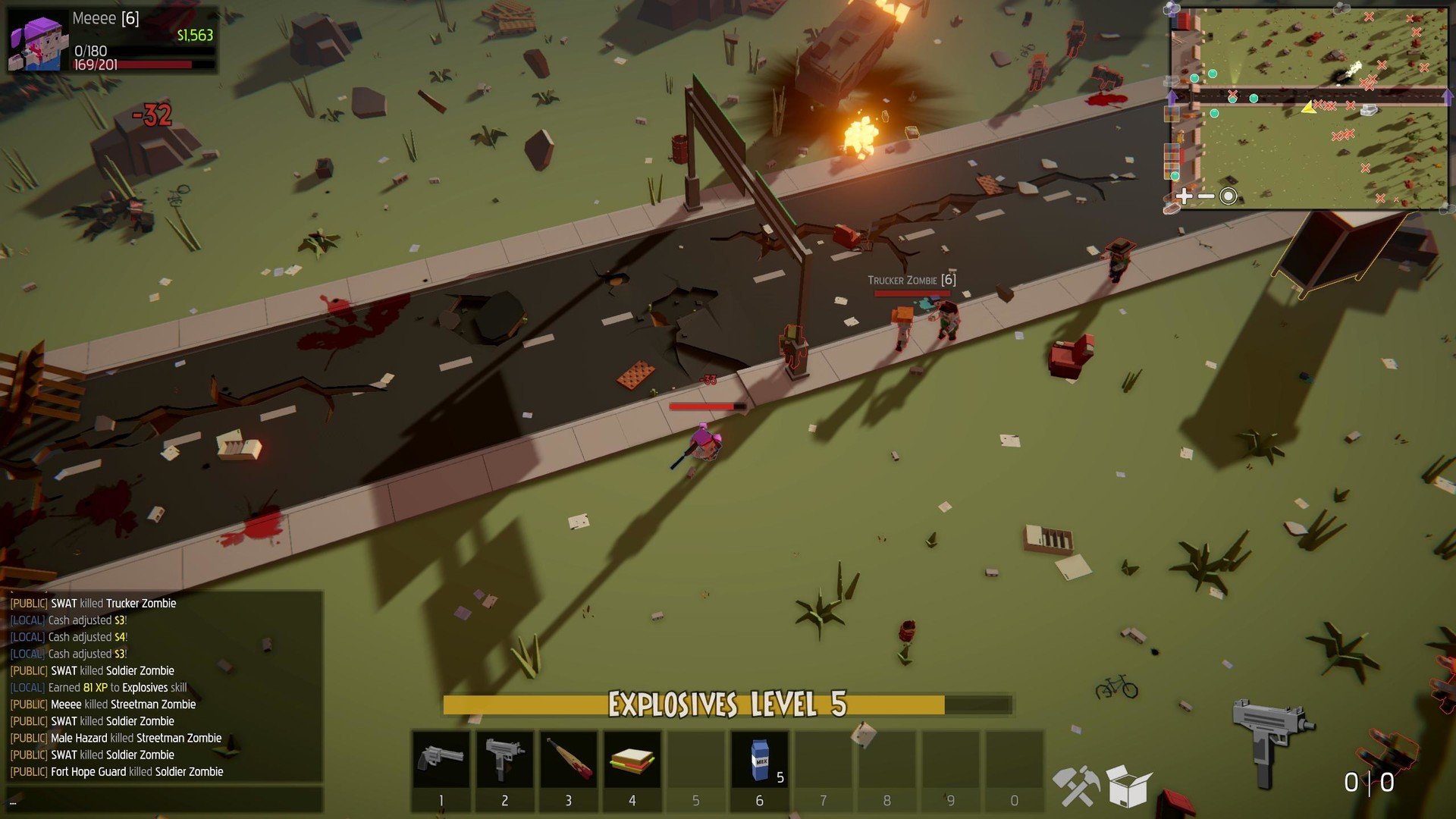Choose the bloody baseball bat slot
The width and height of the screenshot is (1456, 819).
(x=568, y=761)
